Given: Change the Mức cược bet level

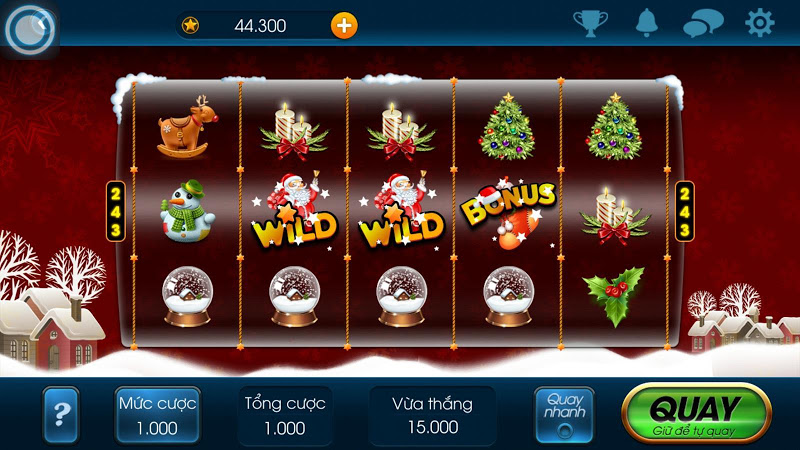Looking at the screenshot, I should coord(157,415).
